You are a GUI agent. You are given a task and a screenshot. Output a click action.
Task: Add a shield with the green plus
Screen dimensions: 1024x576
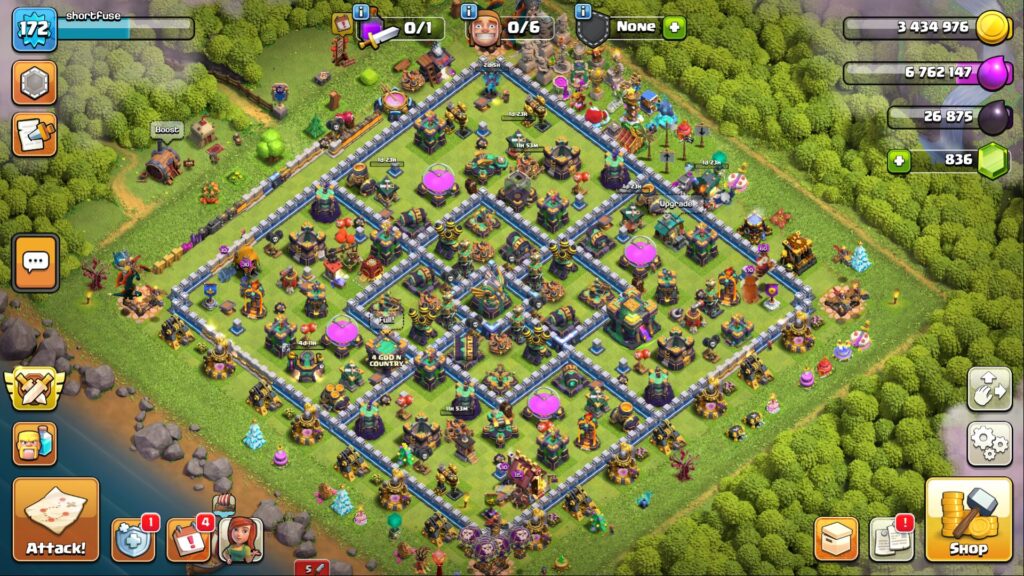[x=675, y=28]
